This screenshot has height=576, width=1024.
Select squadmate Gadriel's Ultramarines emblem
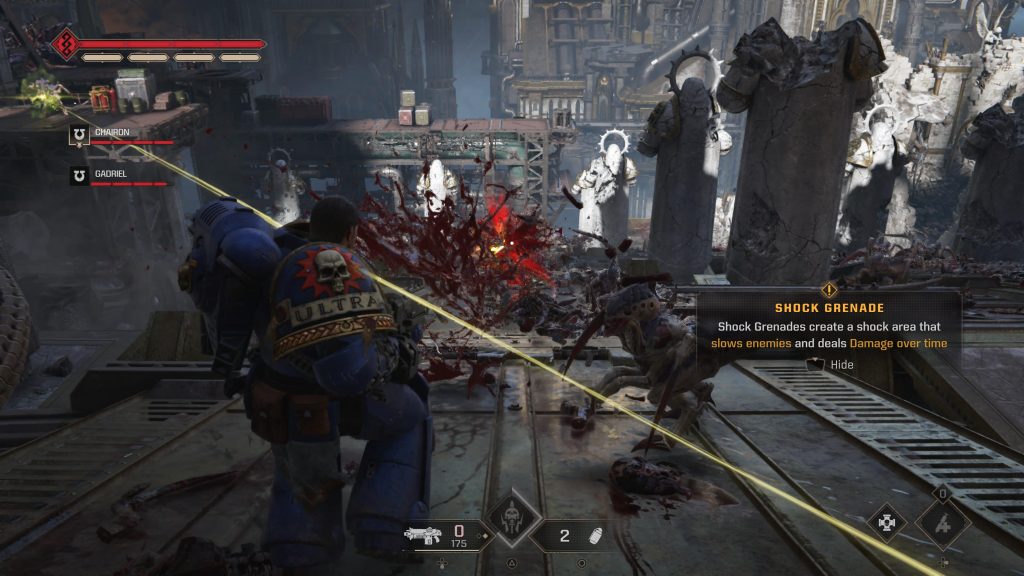pos(79,176)
